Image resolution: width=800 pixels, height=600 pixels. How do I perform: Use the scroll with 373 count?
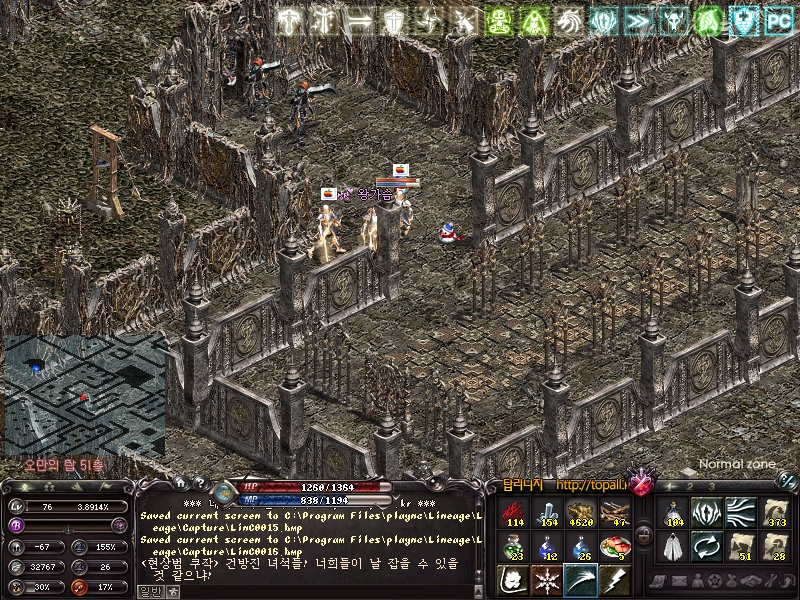pyautogui.click(x=774, y=513)
